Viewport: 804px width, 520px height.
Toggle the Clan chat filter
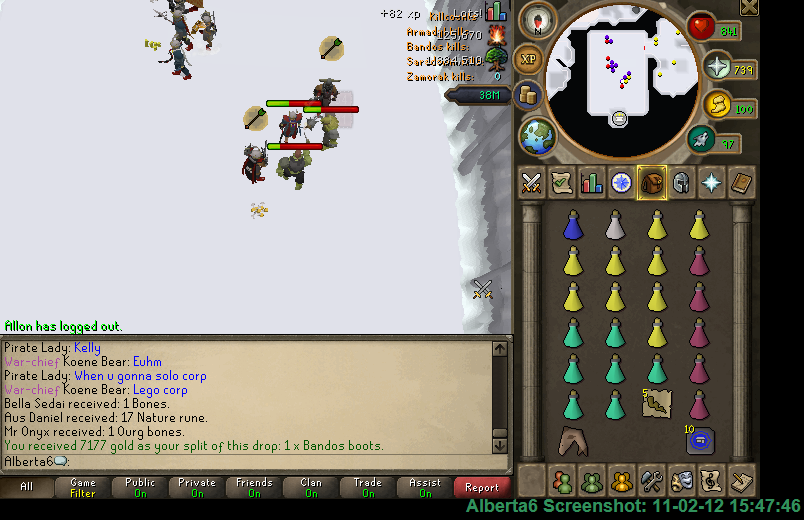click(311, 487)
